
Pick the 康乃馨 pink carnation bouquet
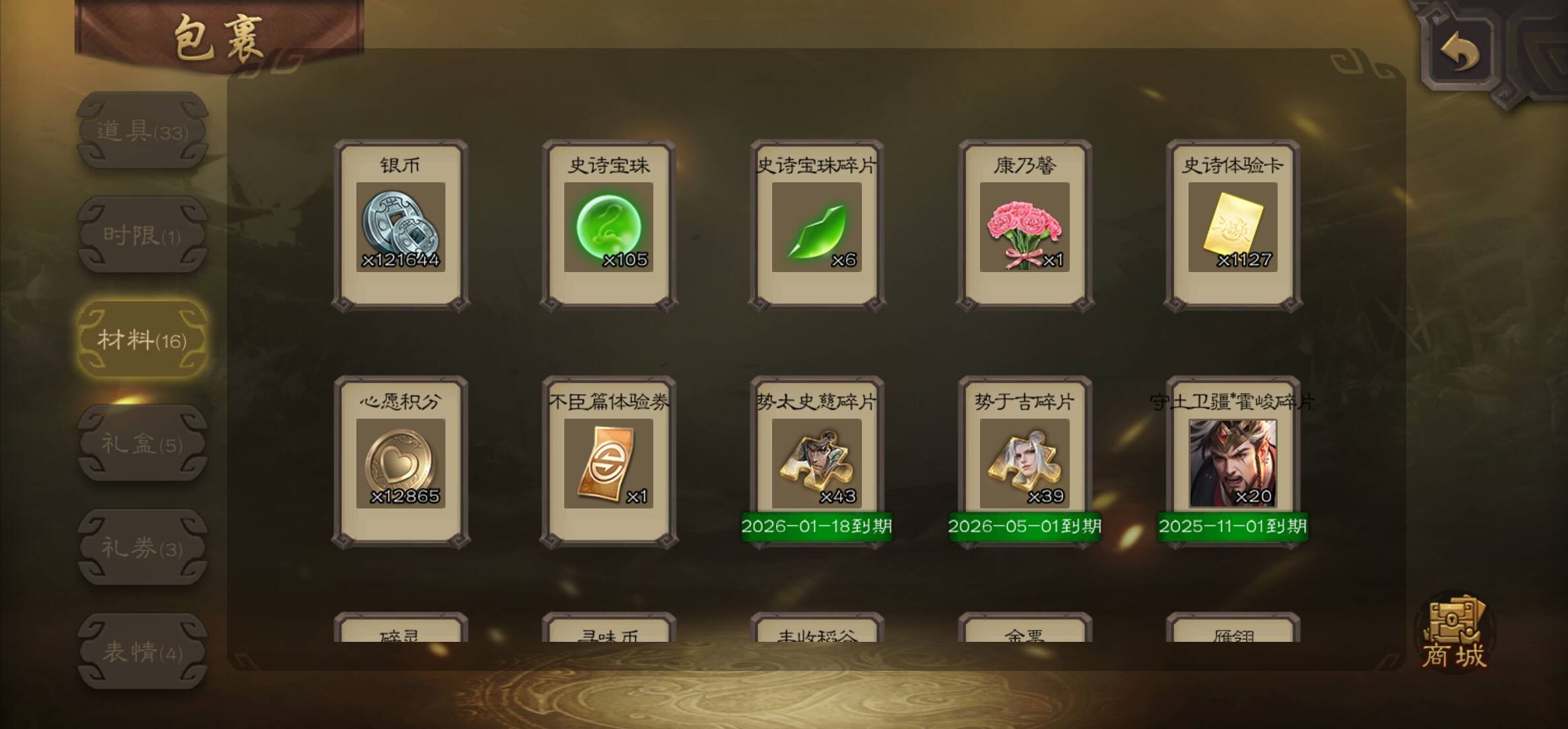(1024, 226)
